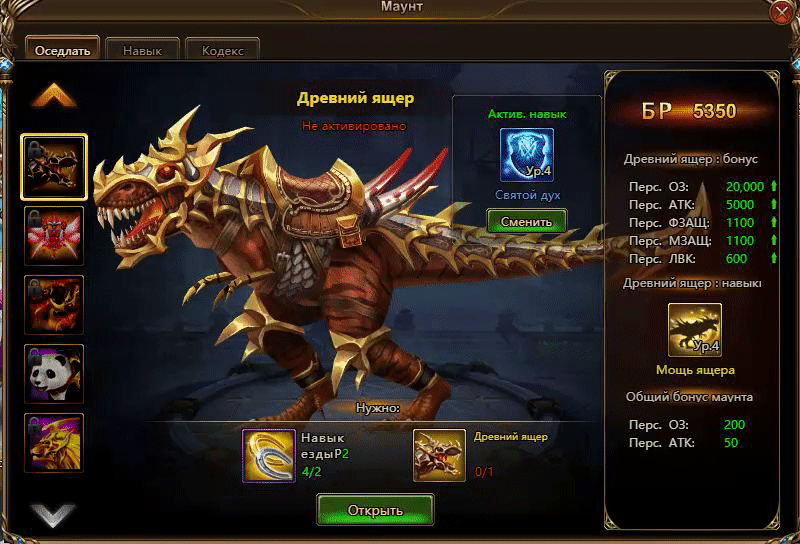The height and width of the screenshot is (544, 800).
Task: Close the Маунт window
Action: point(783,12)
